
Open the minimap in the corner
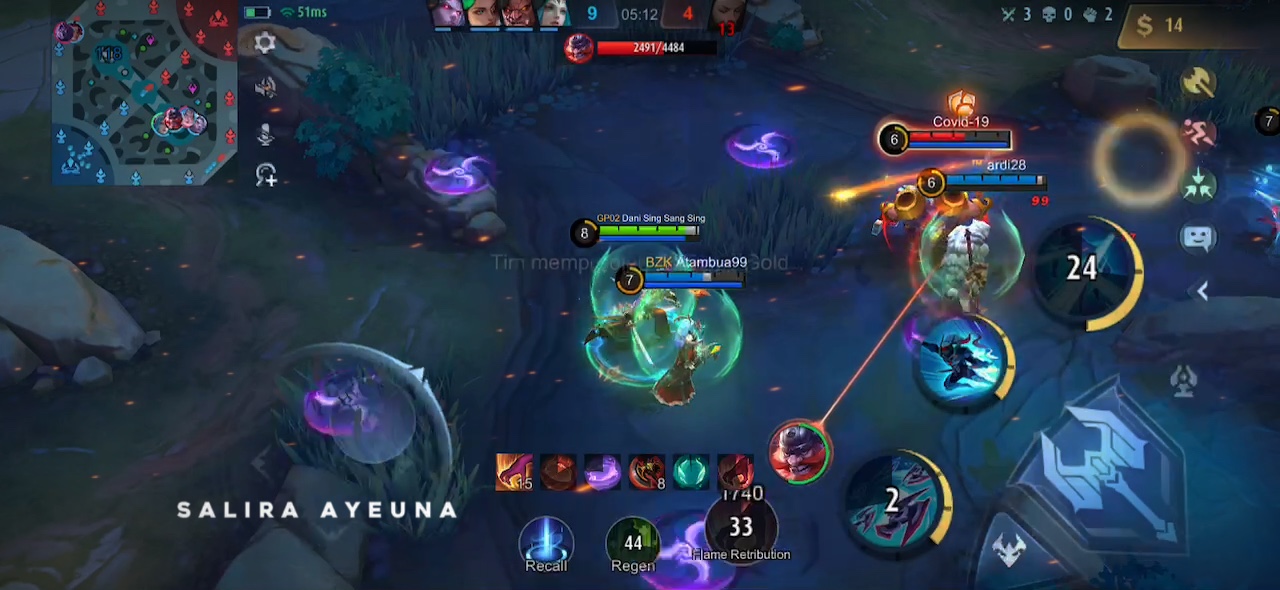143,93
